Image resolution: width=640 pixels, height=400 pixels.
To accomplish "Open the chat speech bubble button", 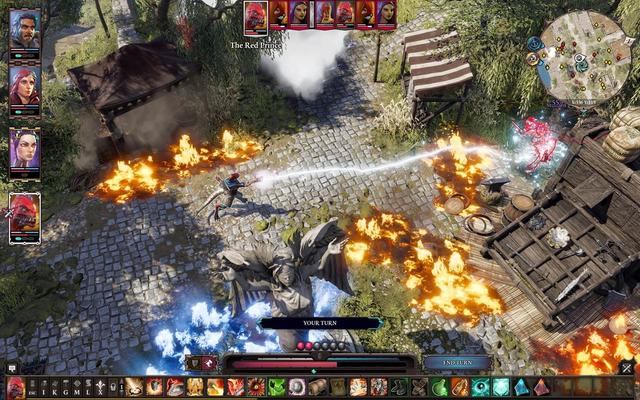I will click(x=11, y=368).
